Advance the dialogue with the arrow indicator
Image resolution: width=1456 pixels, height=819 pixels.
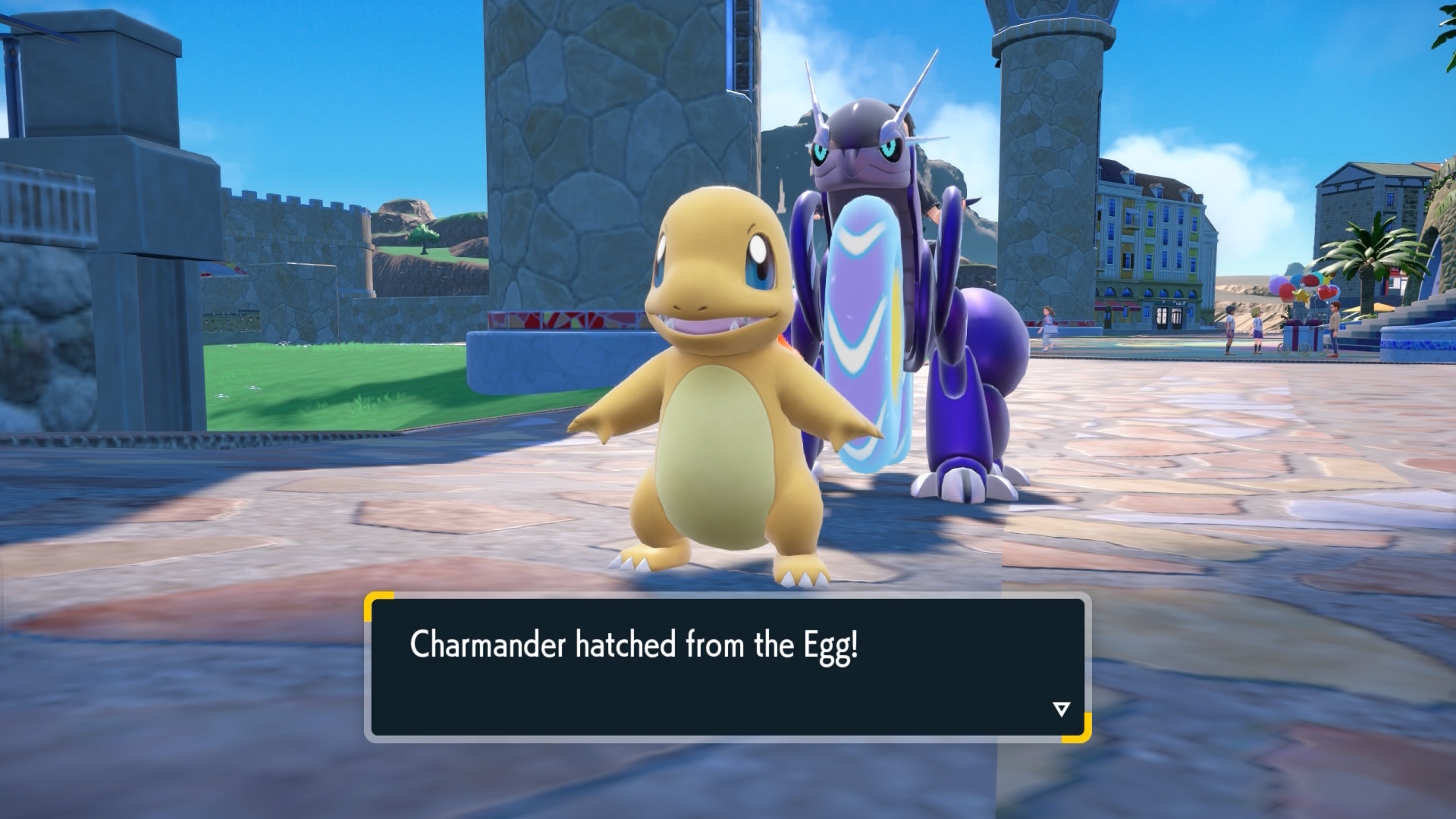[x=1061, y=710]
